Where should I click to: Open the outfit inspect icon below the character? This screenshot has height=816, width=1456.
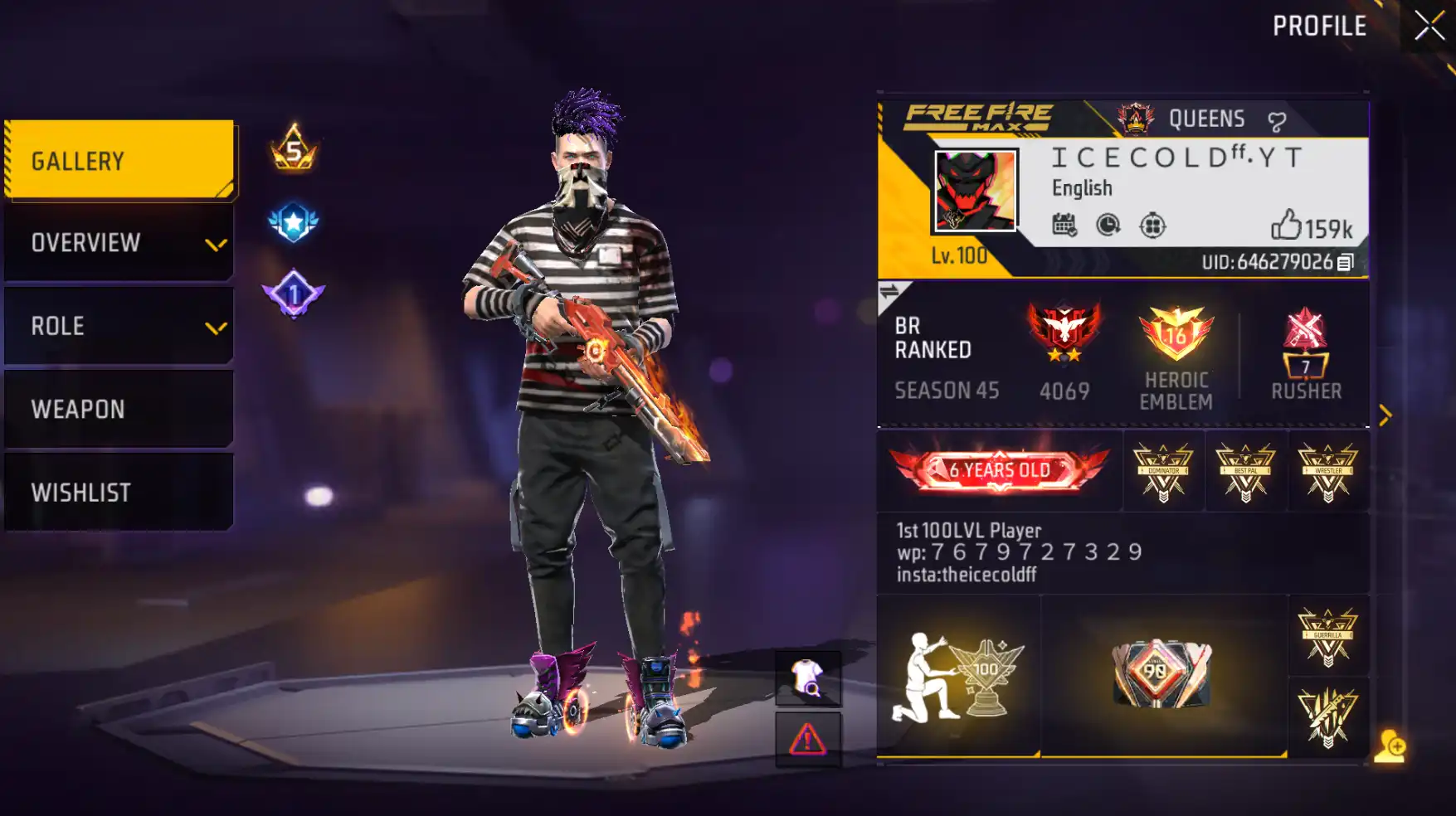point(806,678)
